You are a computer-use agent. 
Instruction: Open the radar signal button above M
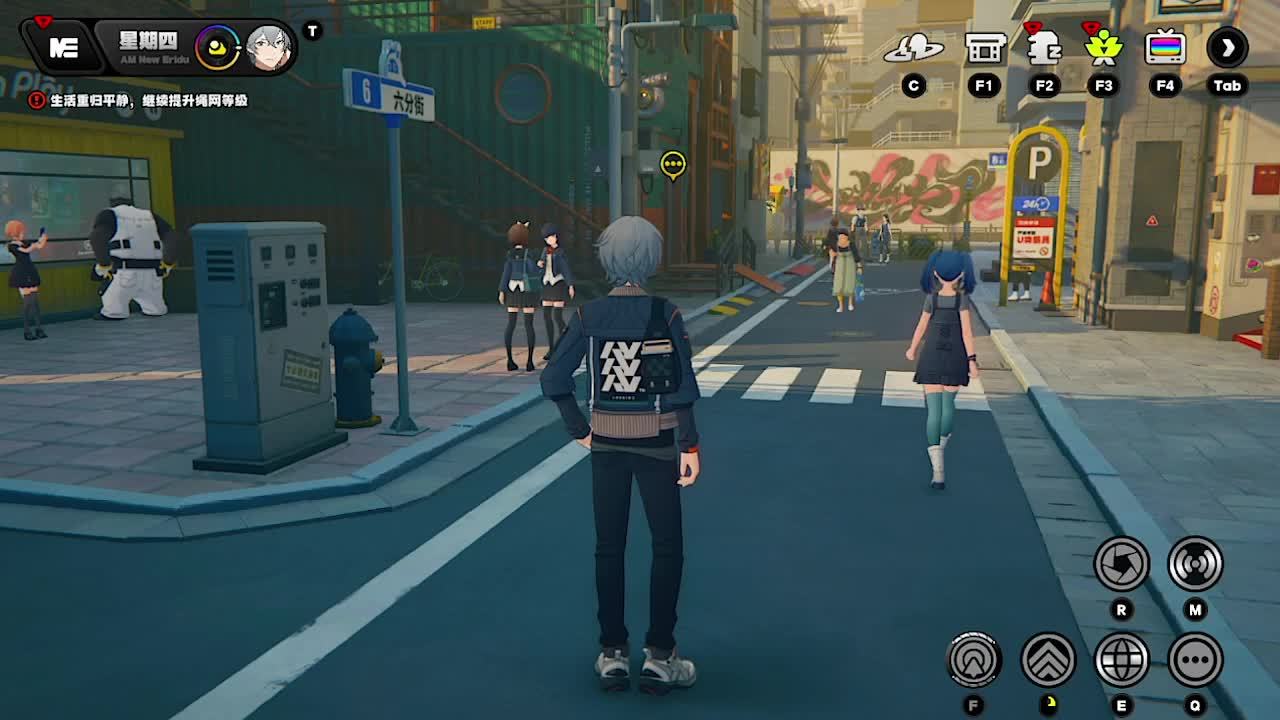coord(1195,564)
